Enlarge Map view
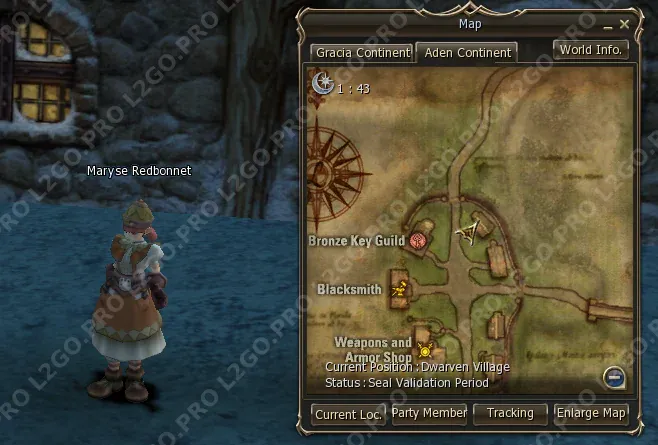This screenshot has height=445, width=658. click(591, 413)
